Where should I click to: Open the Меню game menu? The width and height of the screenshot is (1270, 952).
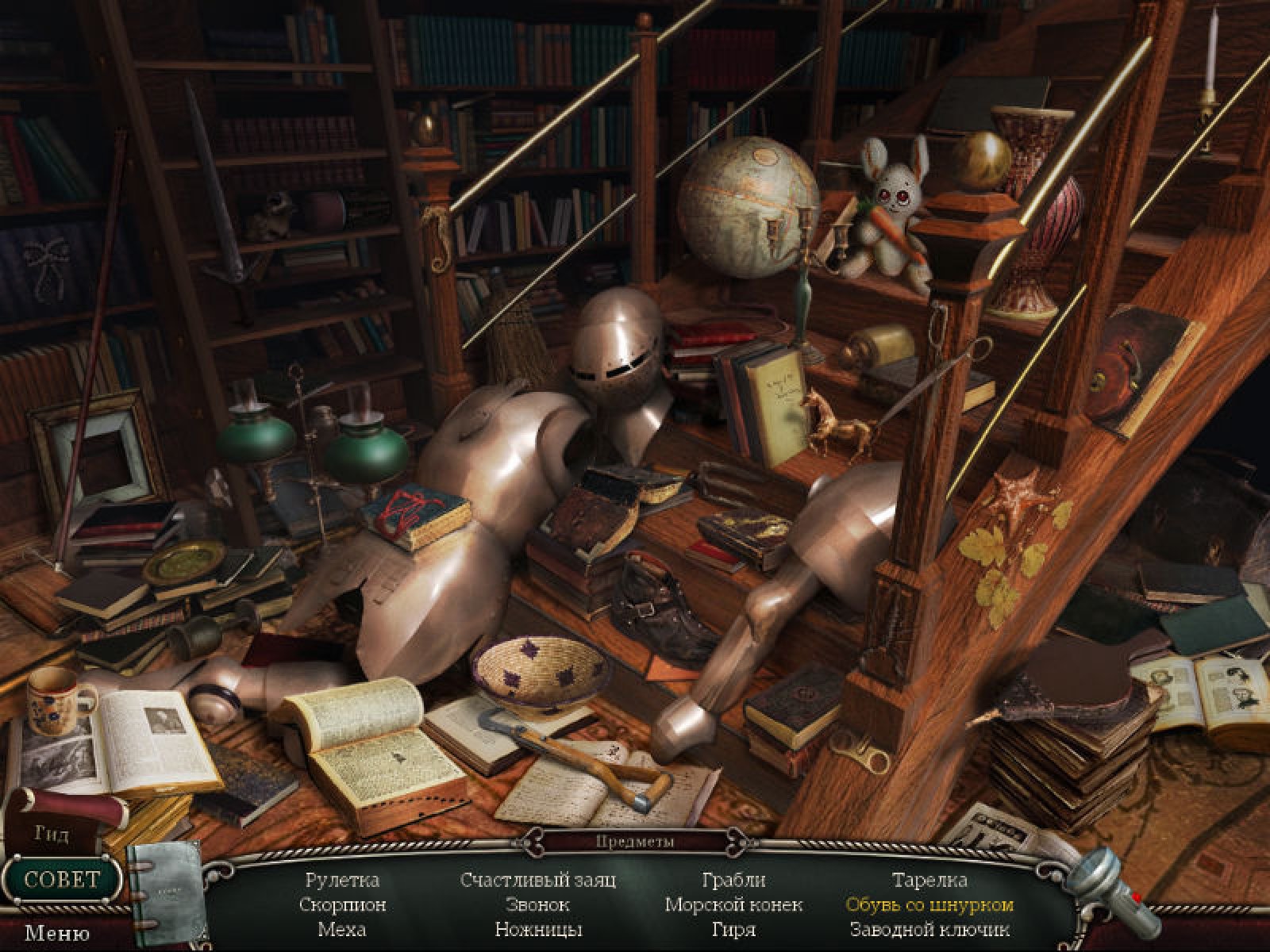click(56, 934)
